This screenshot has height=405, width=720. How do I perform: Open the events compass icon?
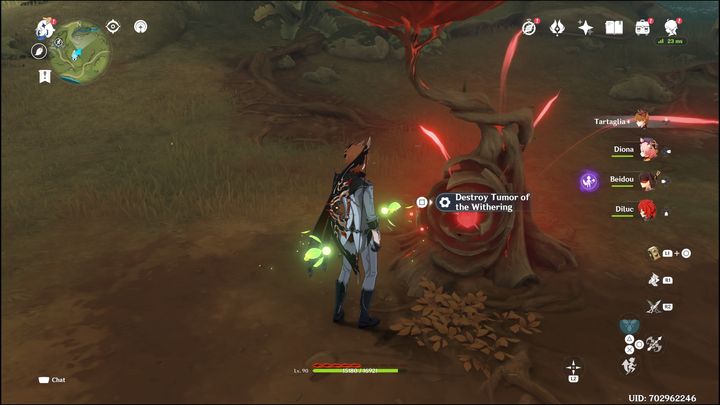530,27
